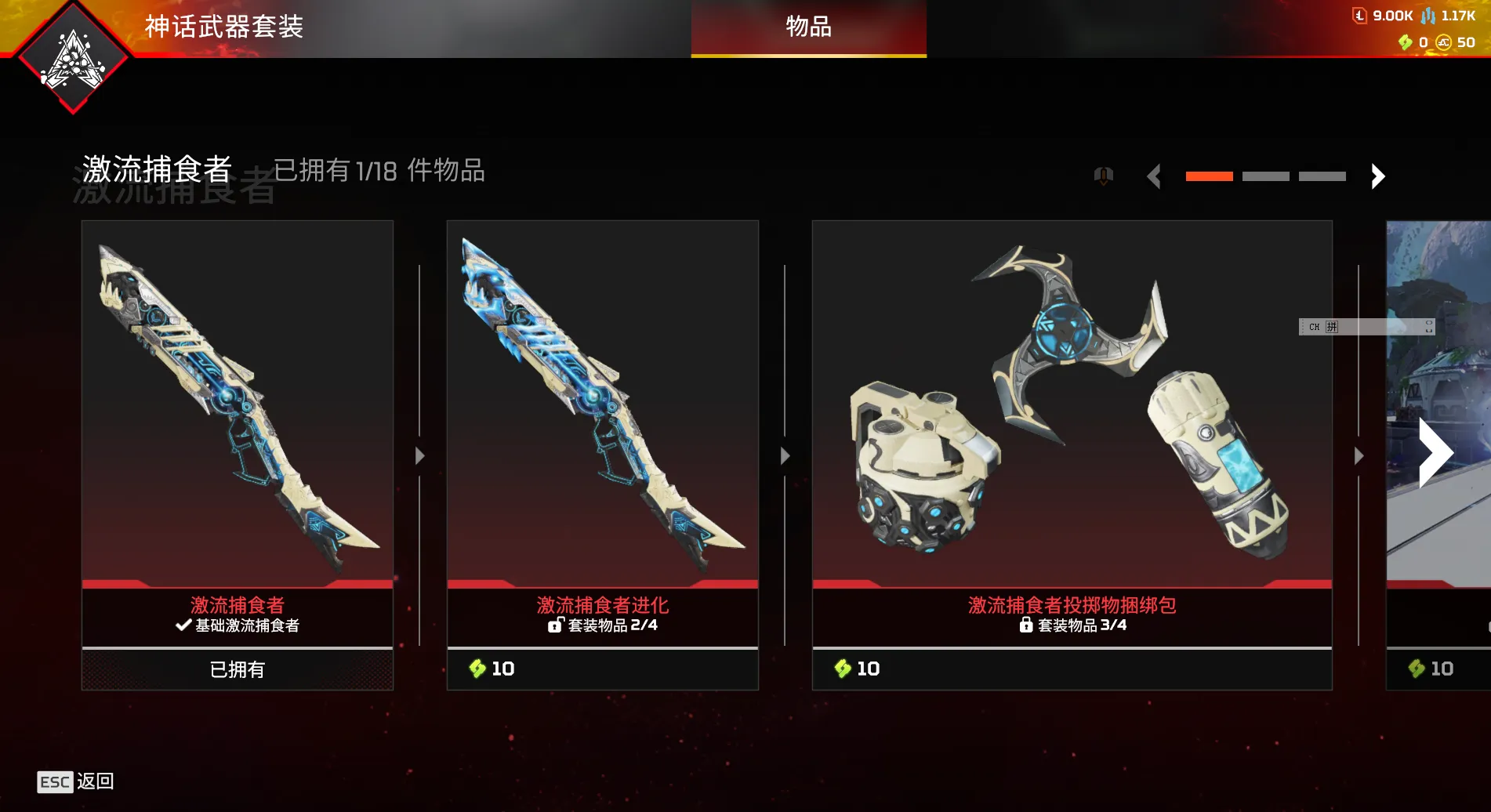Viewport: 1491px width, 812px height.
Task: Purchase the throwables bundle for 10 shards
Action: pyautogui.click(x=1072, y=669)
